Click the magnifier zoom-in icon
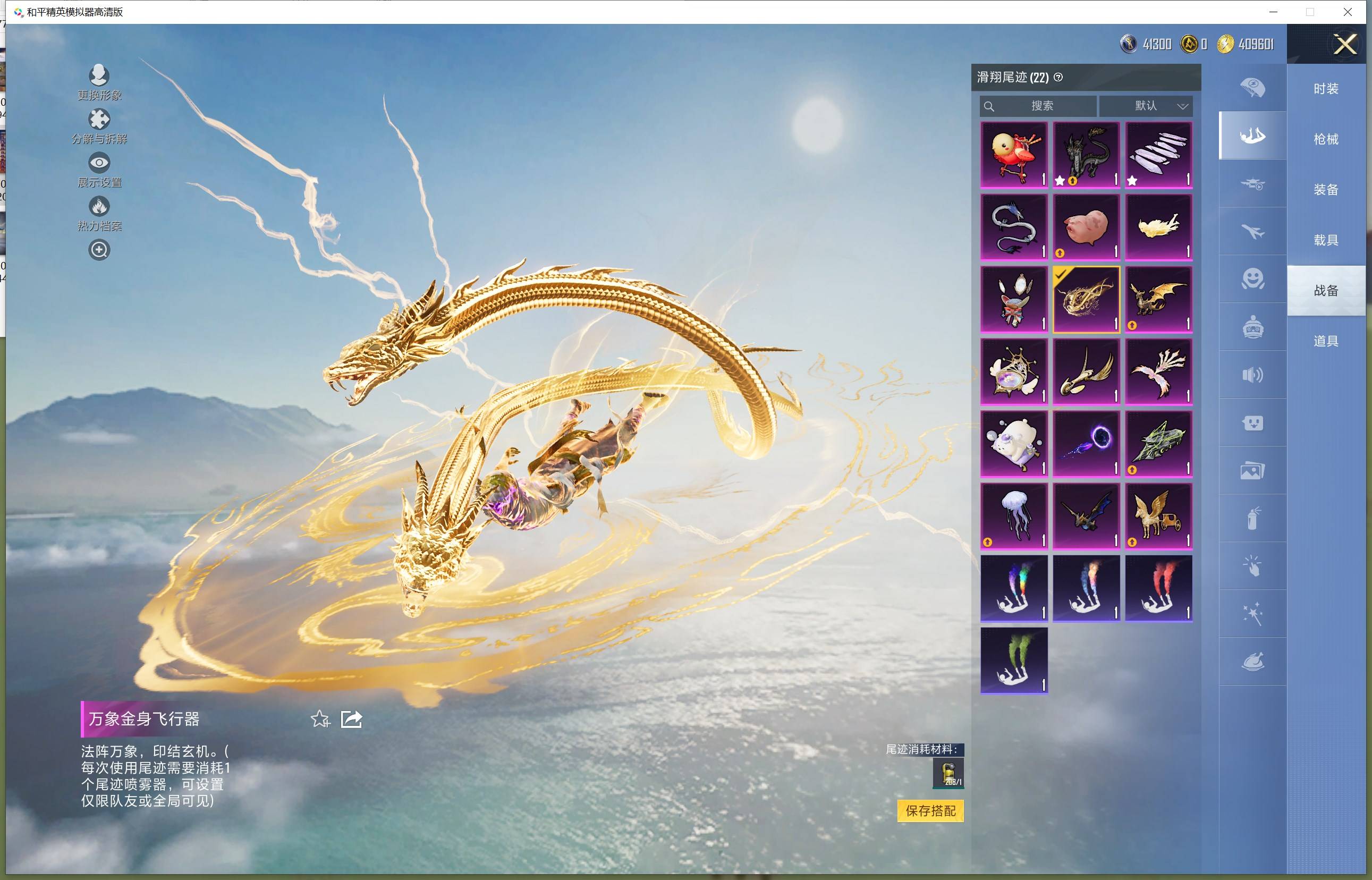Image resolution: width=1372 pixels, height=880 pixels. pos(99,250)
